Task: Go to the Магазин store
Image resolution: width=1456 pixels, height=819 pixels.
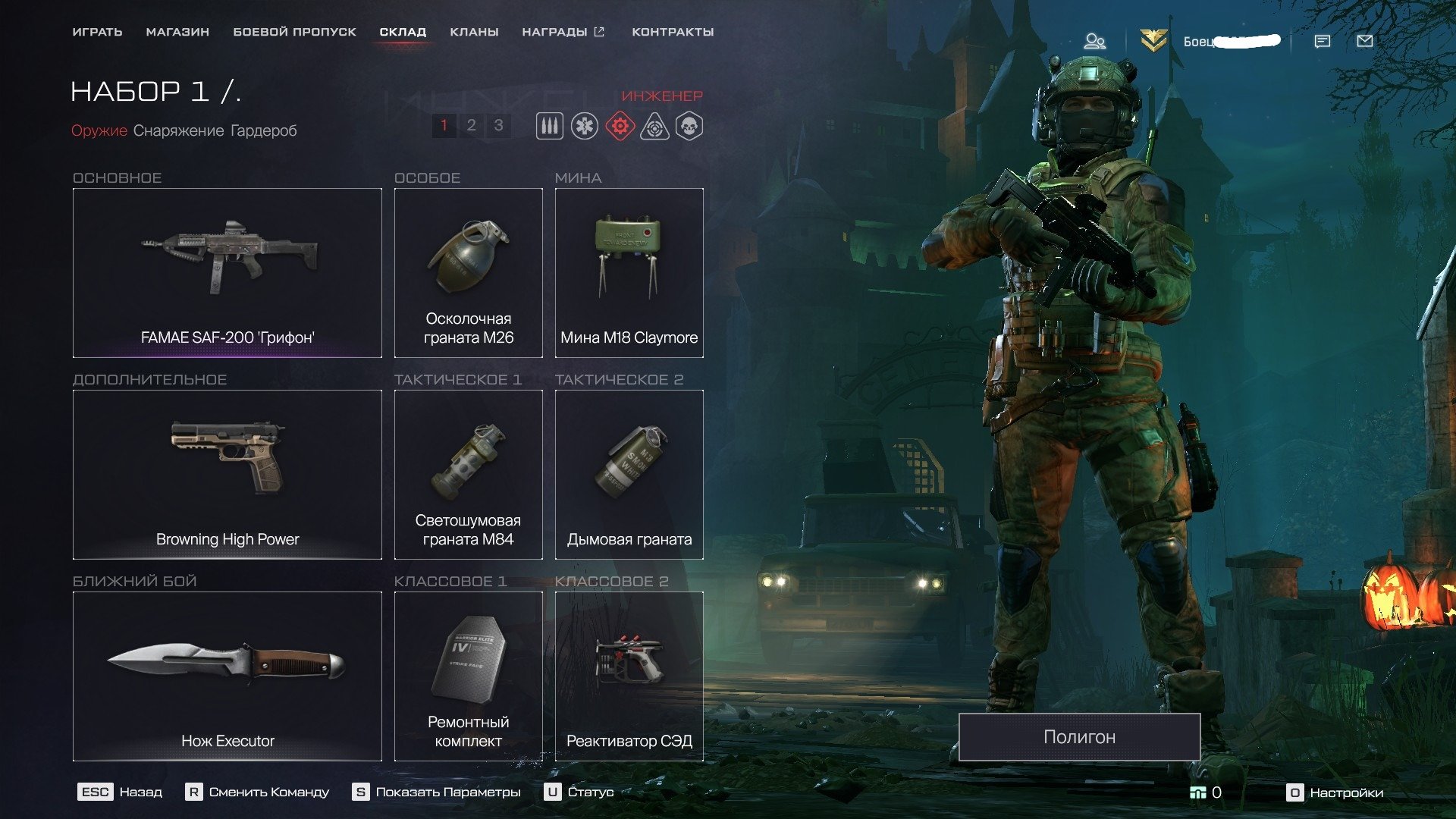Action: [x=177, y=32]
